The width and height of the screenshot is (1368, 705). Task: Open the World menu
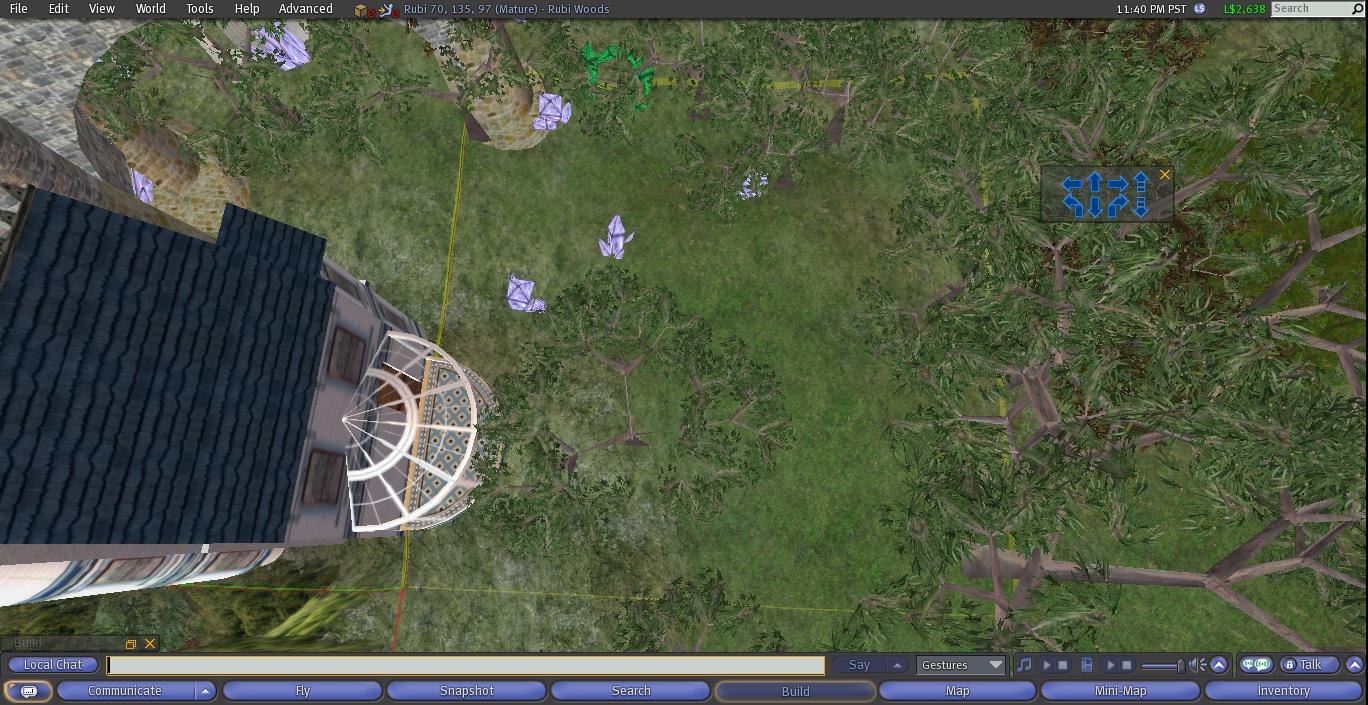(x=150, y=9)
